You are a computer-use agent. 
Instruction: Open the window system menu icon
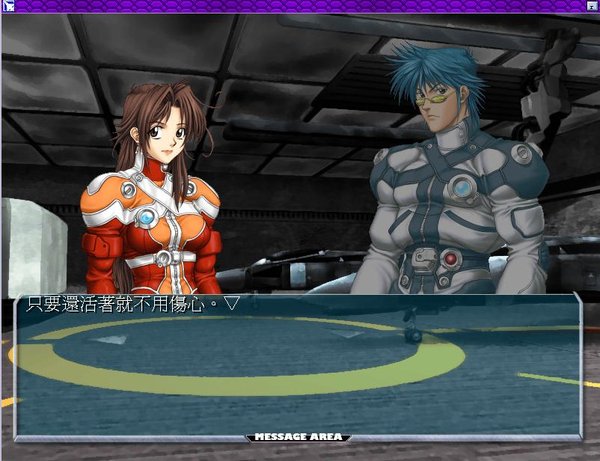click(x=8, y=6)
